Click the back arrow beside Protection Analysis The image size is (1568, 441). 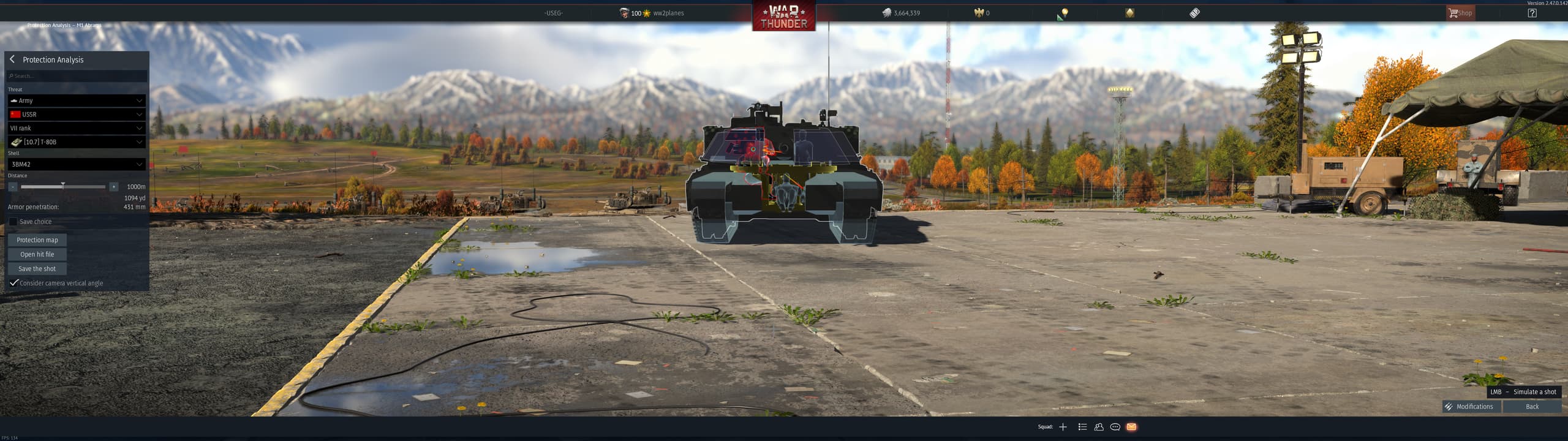(12, 59)
